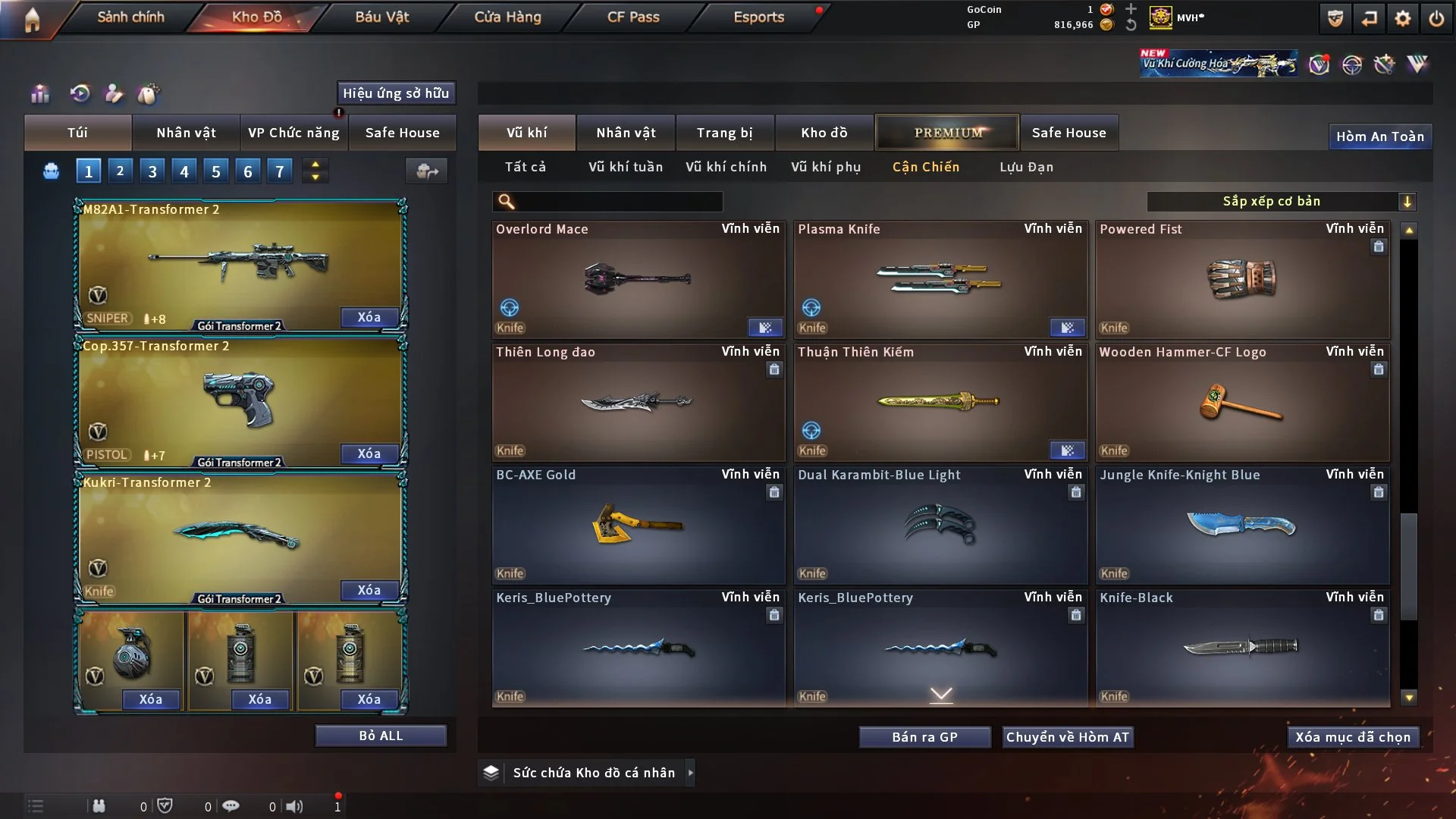Pick the BC-AXE Gold item
1456x819 pixels.
click(x=638, y=525)
